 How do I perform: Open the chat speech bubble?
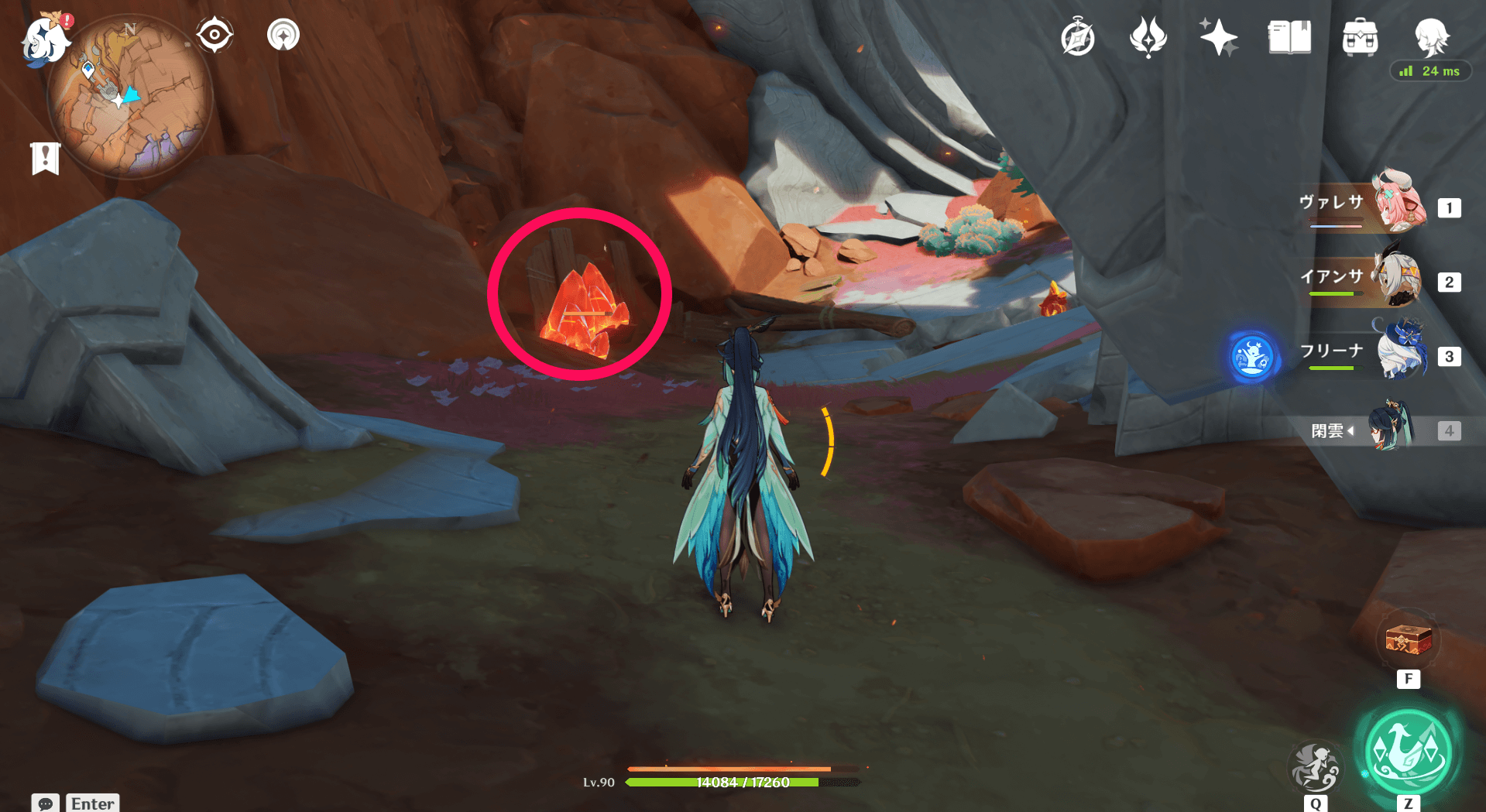coord(46,803)
